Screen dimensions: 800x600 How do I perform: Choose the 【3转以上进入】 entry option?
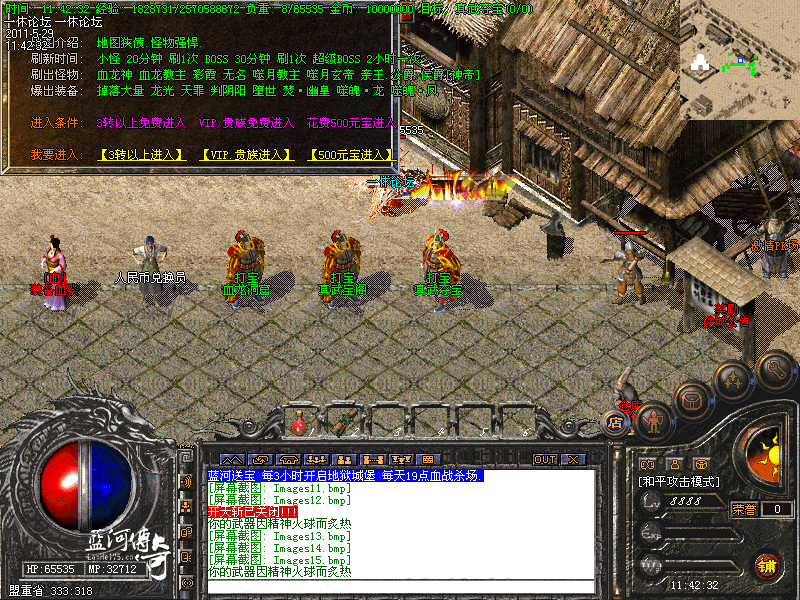click(141, 155)
